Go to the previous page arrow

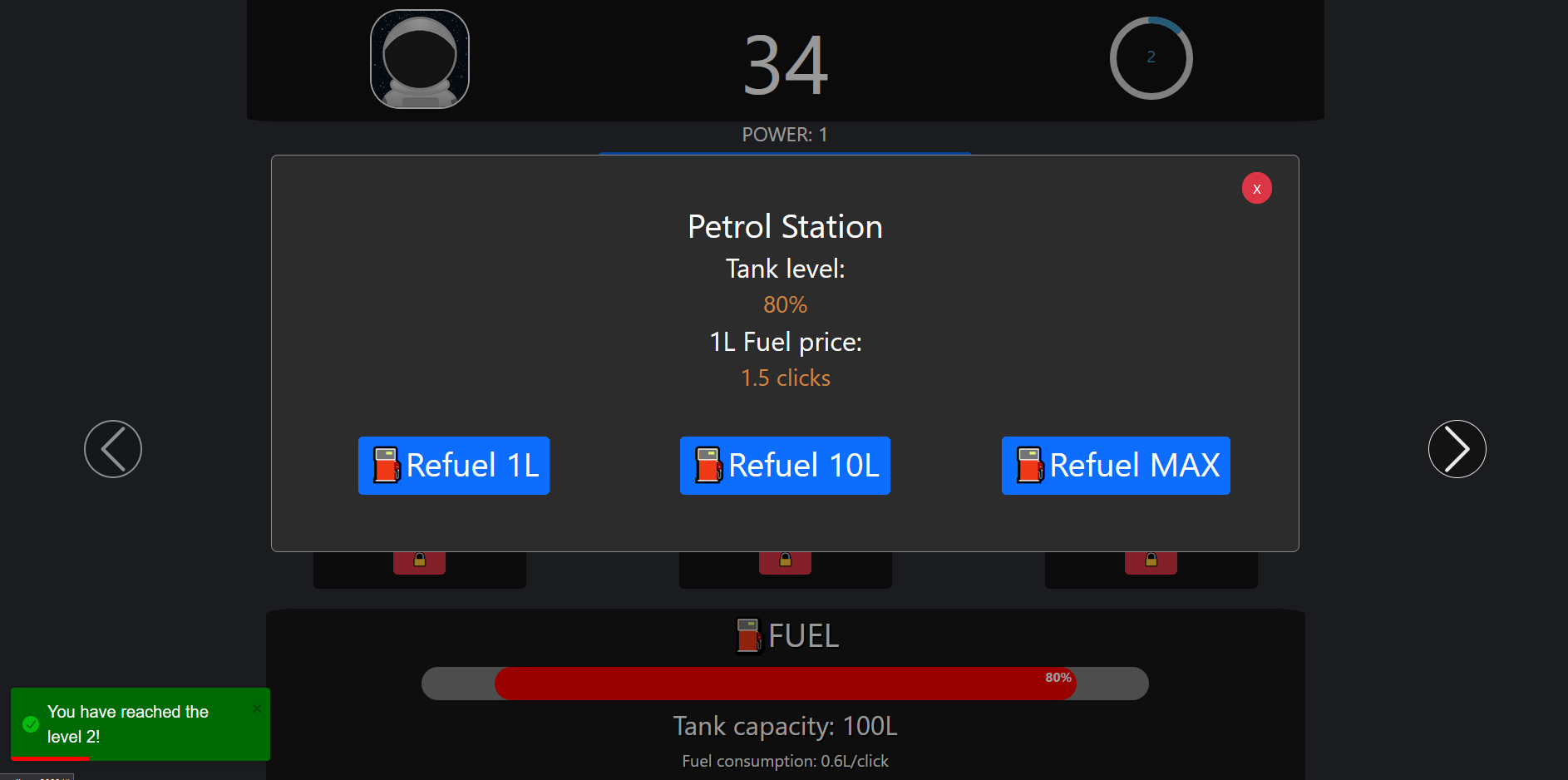coord(113,449)
